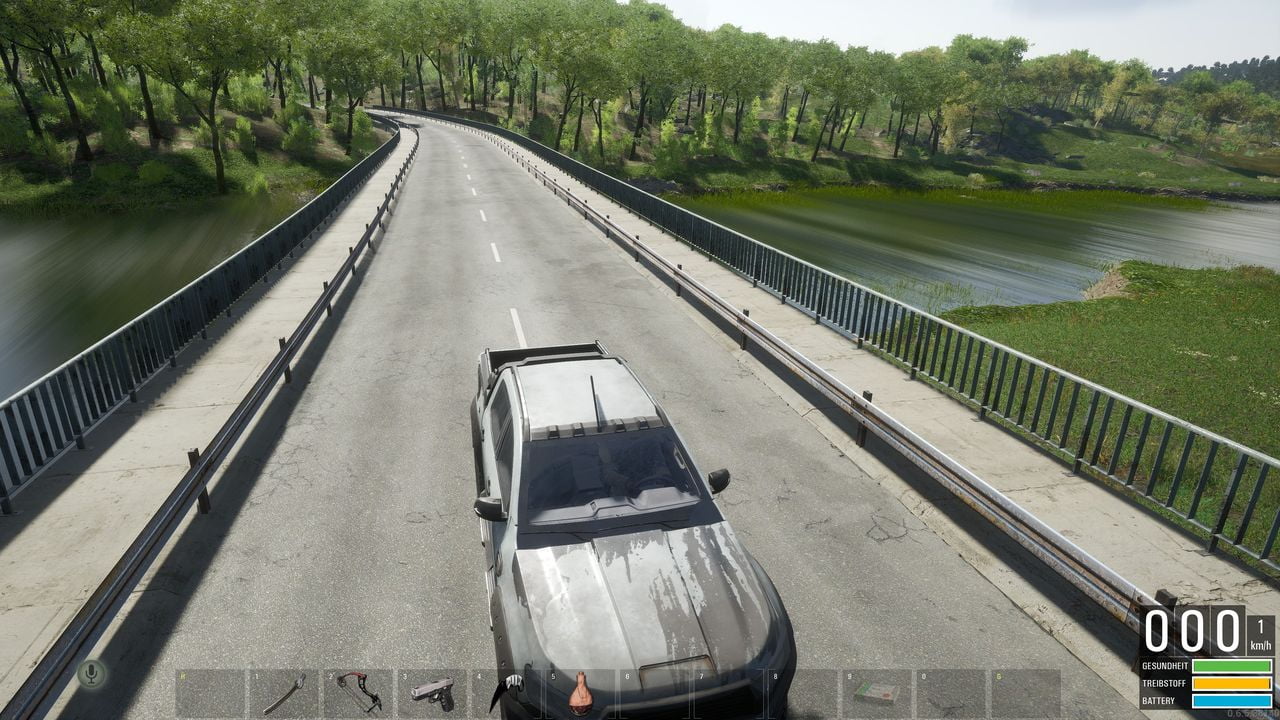Select the pistol hotbar slot

click(x=432, y=693)
